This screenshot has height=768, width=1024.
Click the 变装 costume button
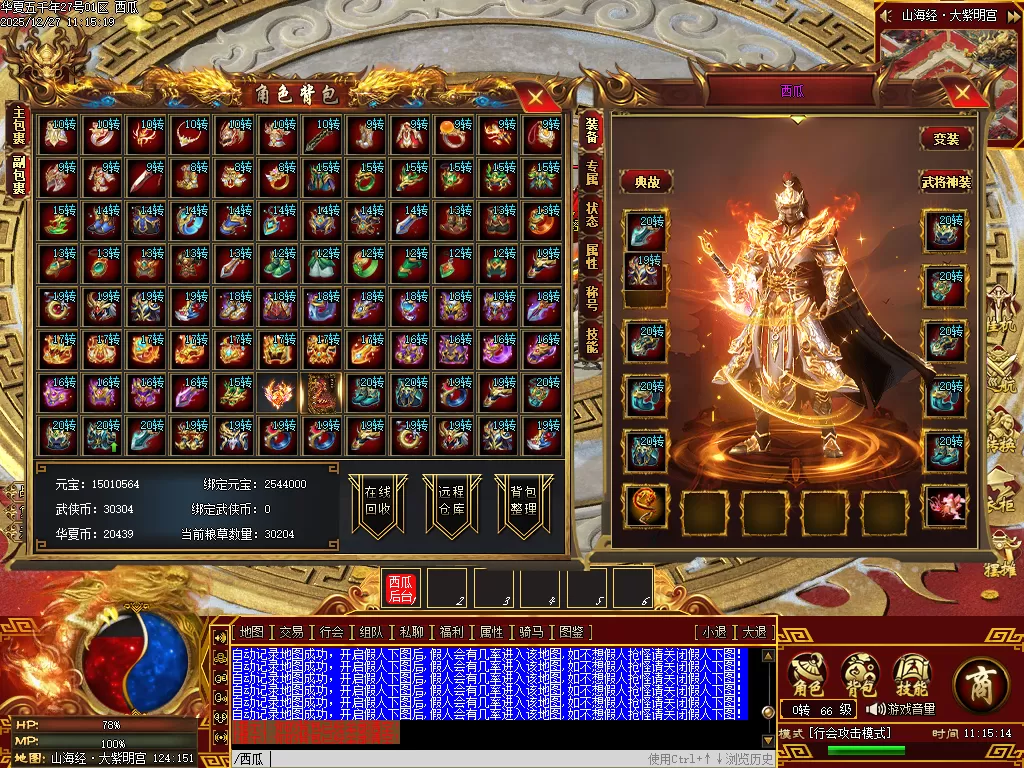pos(945,139)
